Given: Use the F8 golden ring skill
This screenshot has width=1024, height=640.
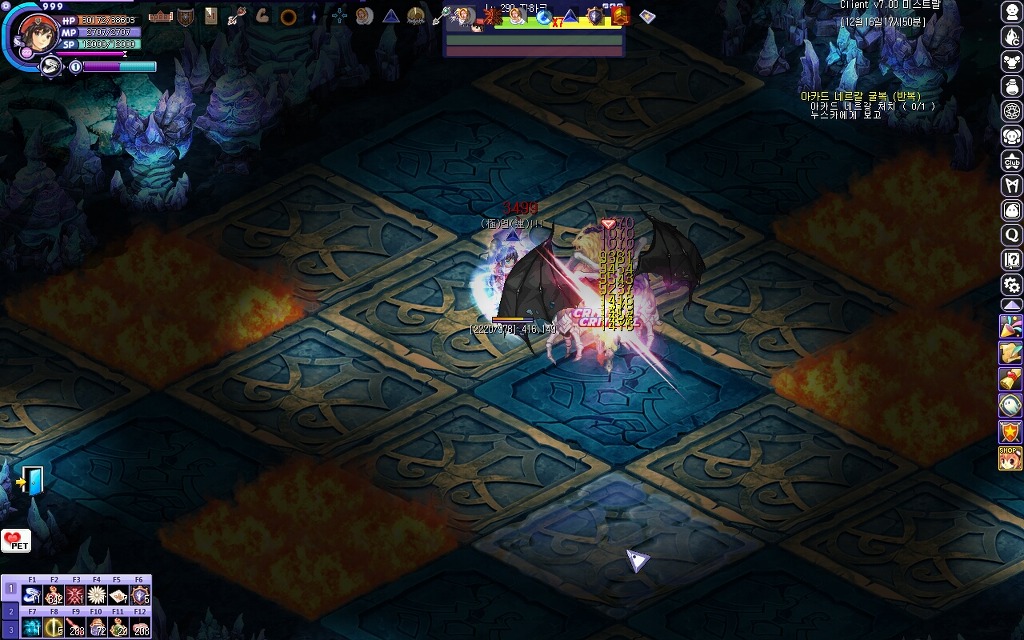Looking at the screenshot, I should [x=54, y=628].
